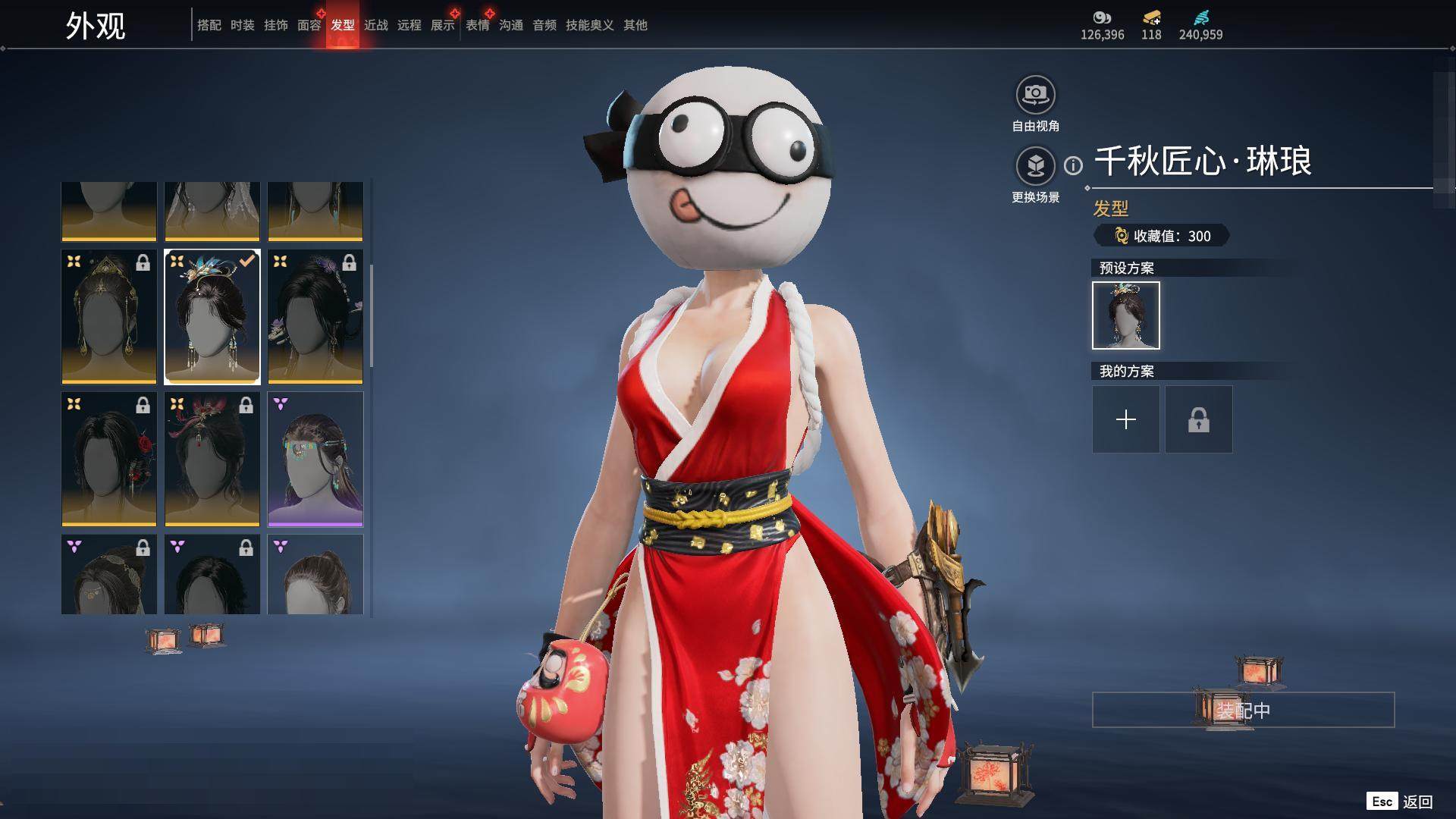The image size is (1456, 819).
Task: Open the 技能奥义 tab
Action: 589,25
